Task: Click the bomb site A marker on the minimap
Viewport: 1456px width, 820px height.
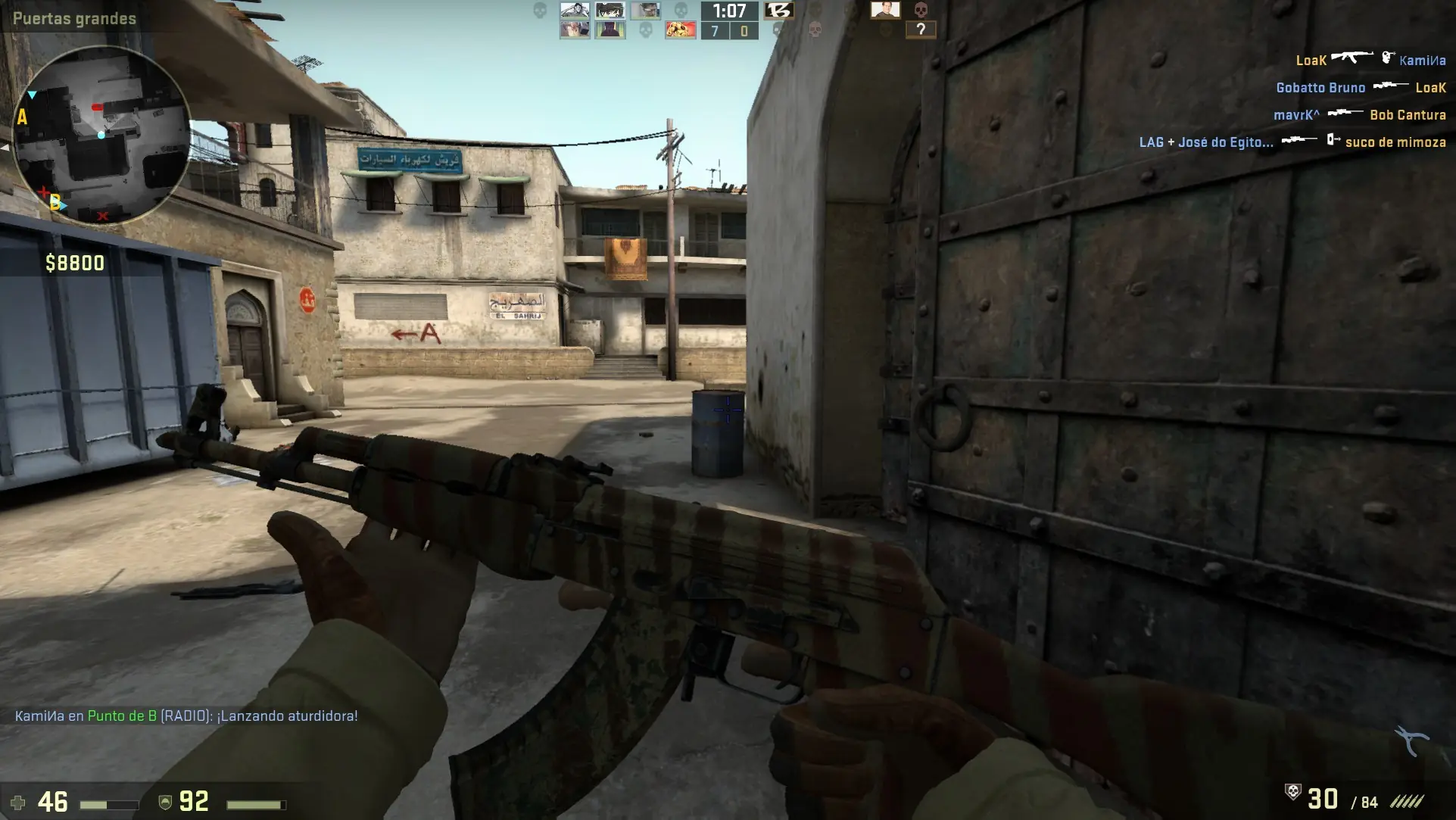Action: pyautogui.click(x=23, y=116)
